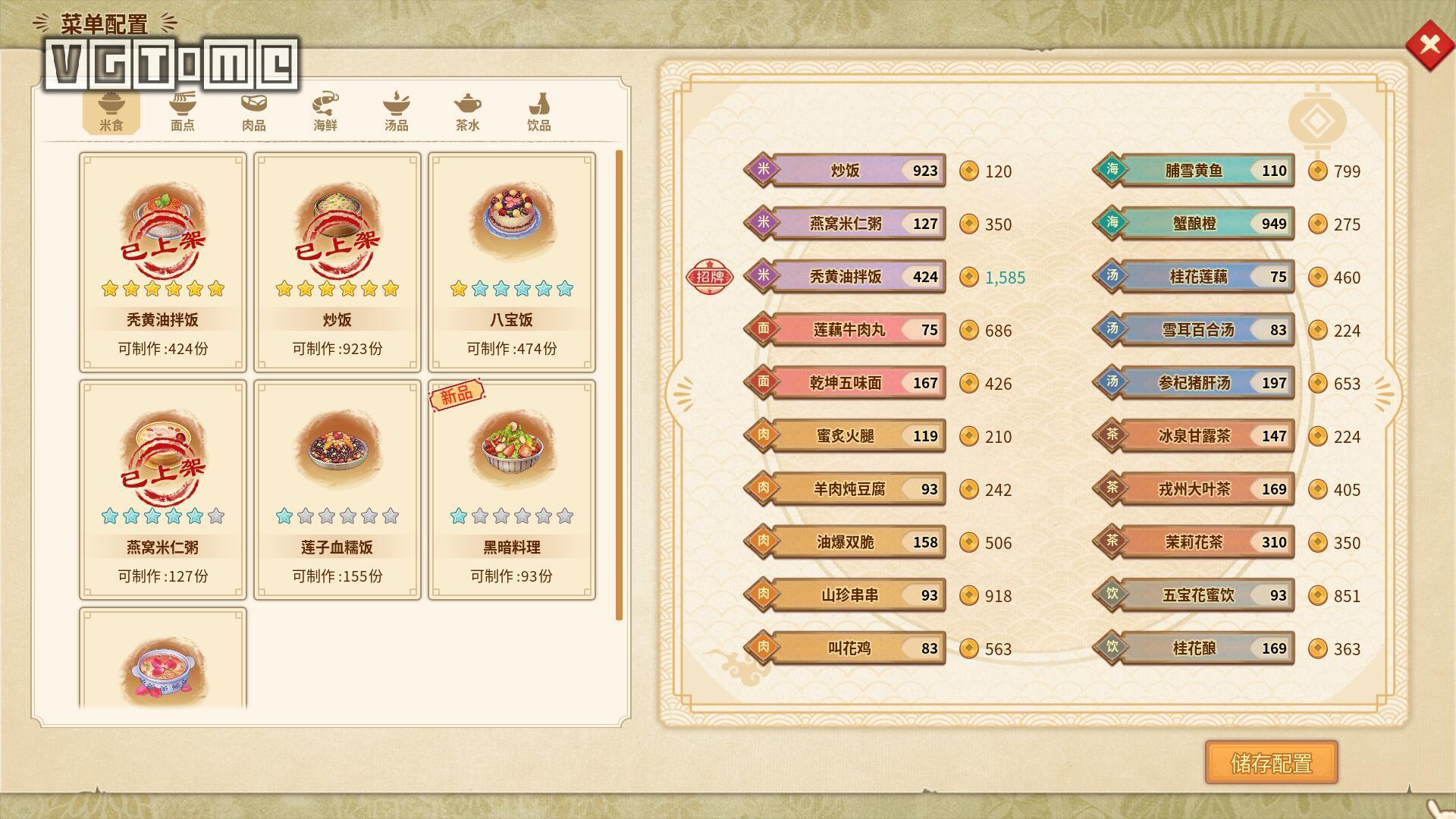Select the 桂花酿 drink menu entry
Viewport: 1456px width, 819px height.
pos(1194,648)
